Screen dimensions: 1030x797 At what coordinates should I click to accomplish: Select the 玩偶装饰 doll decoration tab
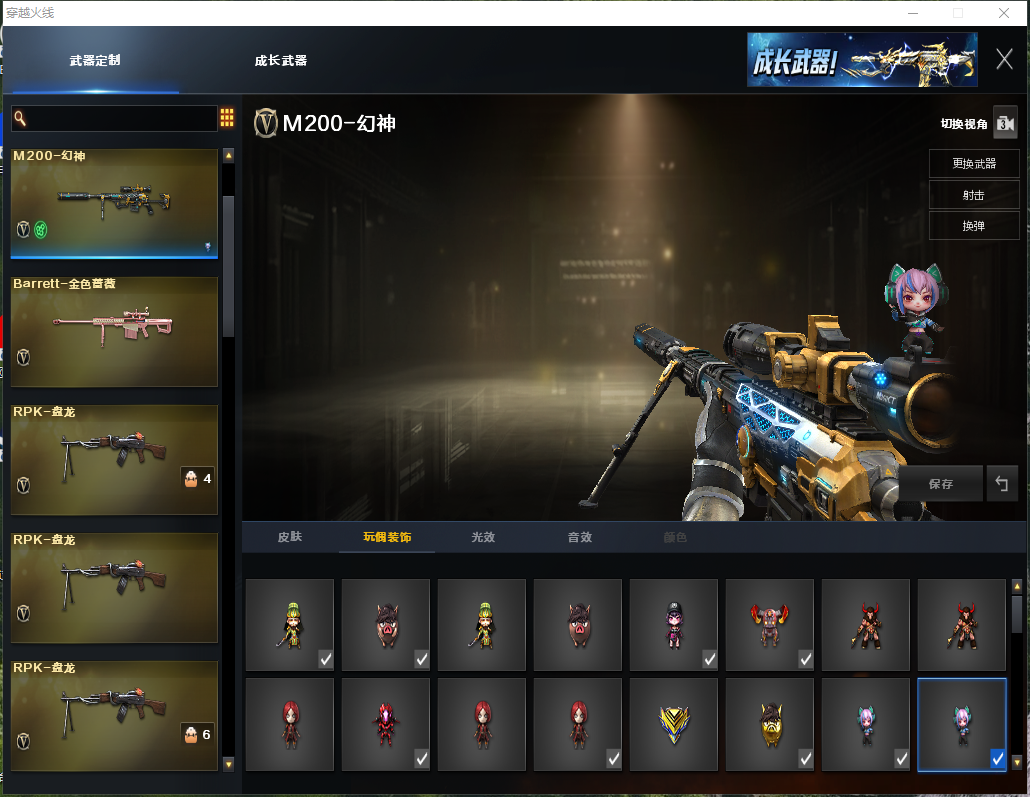point(387,537)
